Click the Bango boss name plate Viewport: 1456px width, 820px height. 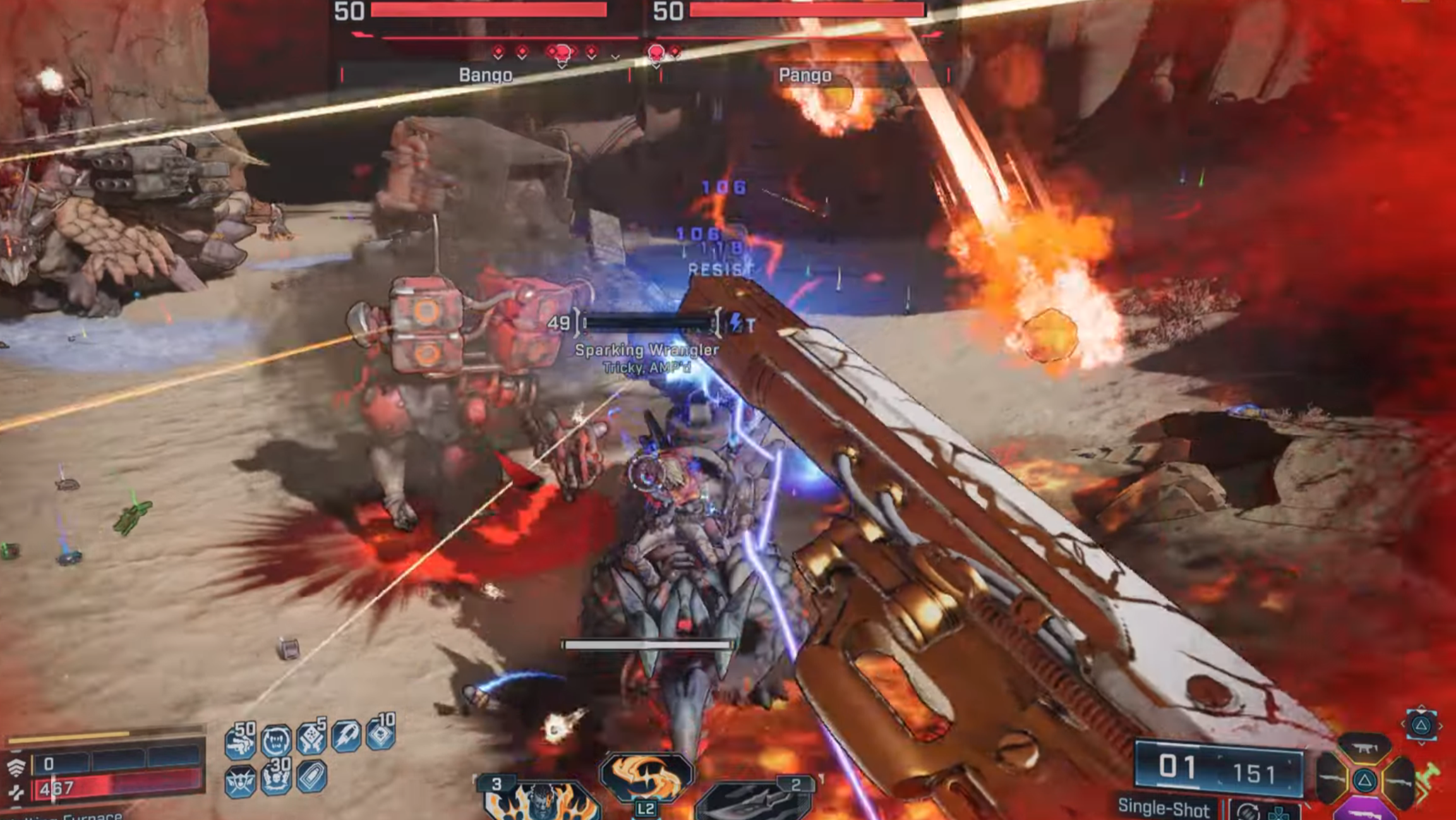coord(485,75)
